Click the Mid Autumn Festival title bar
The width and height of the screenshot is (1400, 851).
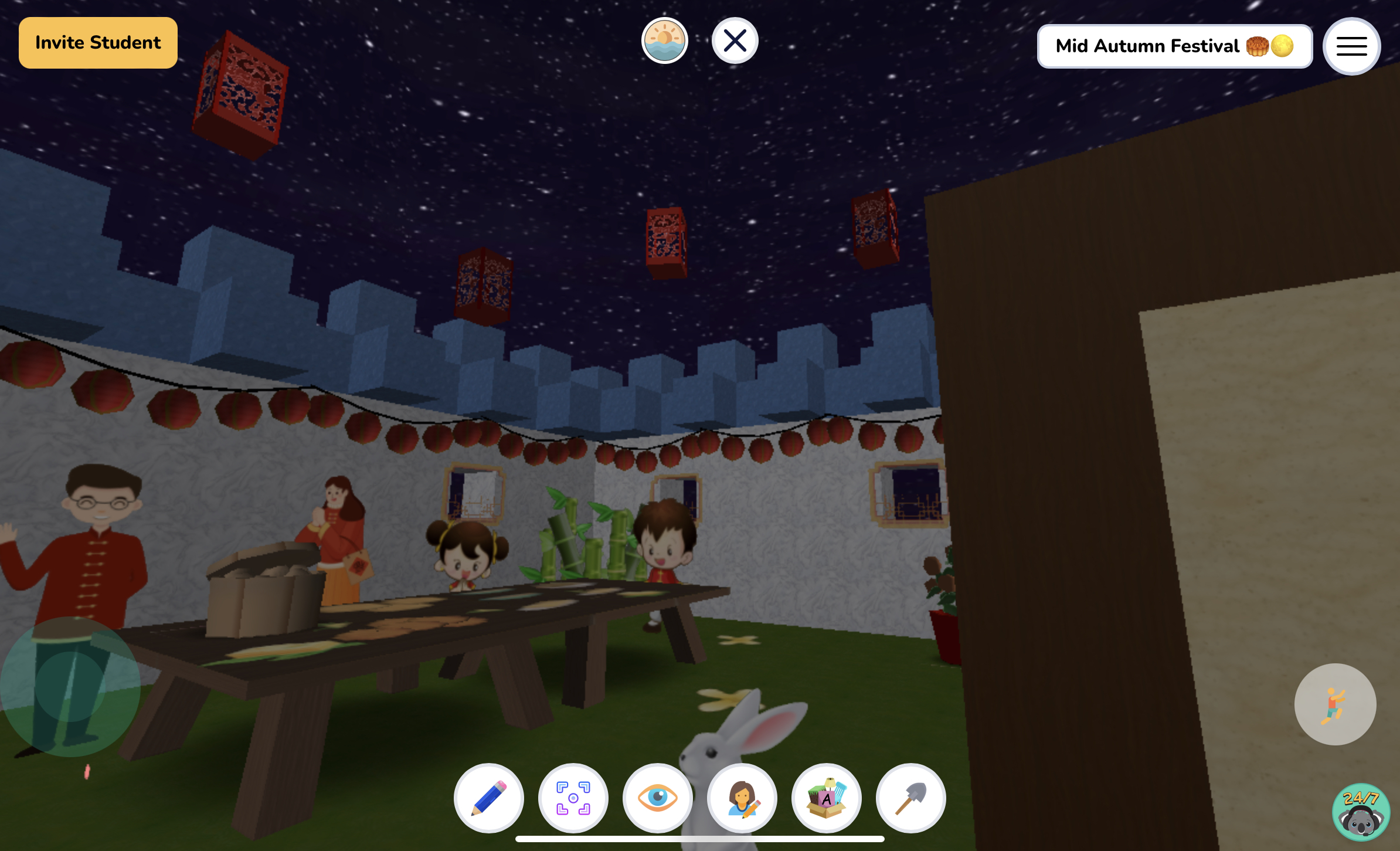[x=1174, y=46]
